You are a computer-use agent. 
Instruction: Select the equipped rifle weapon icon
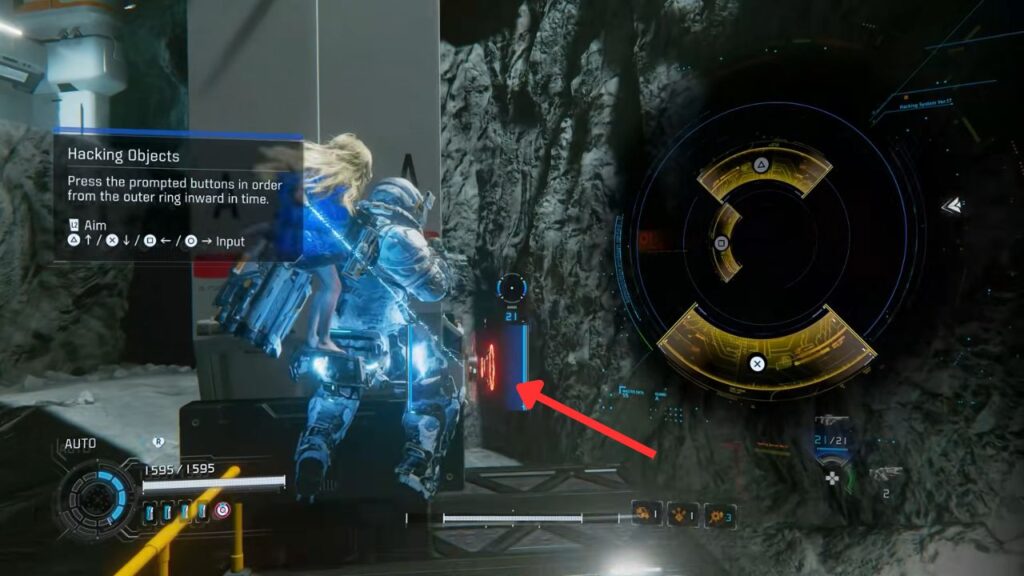(833, 431)
